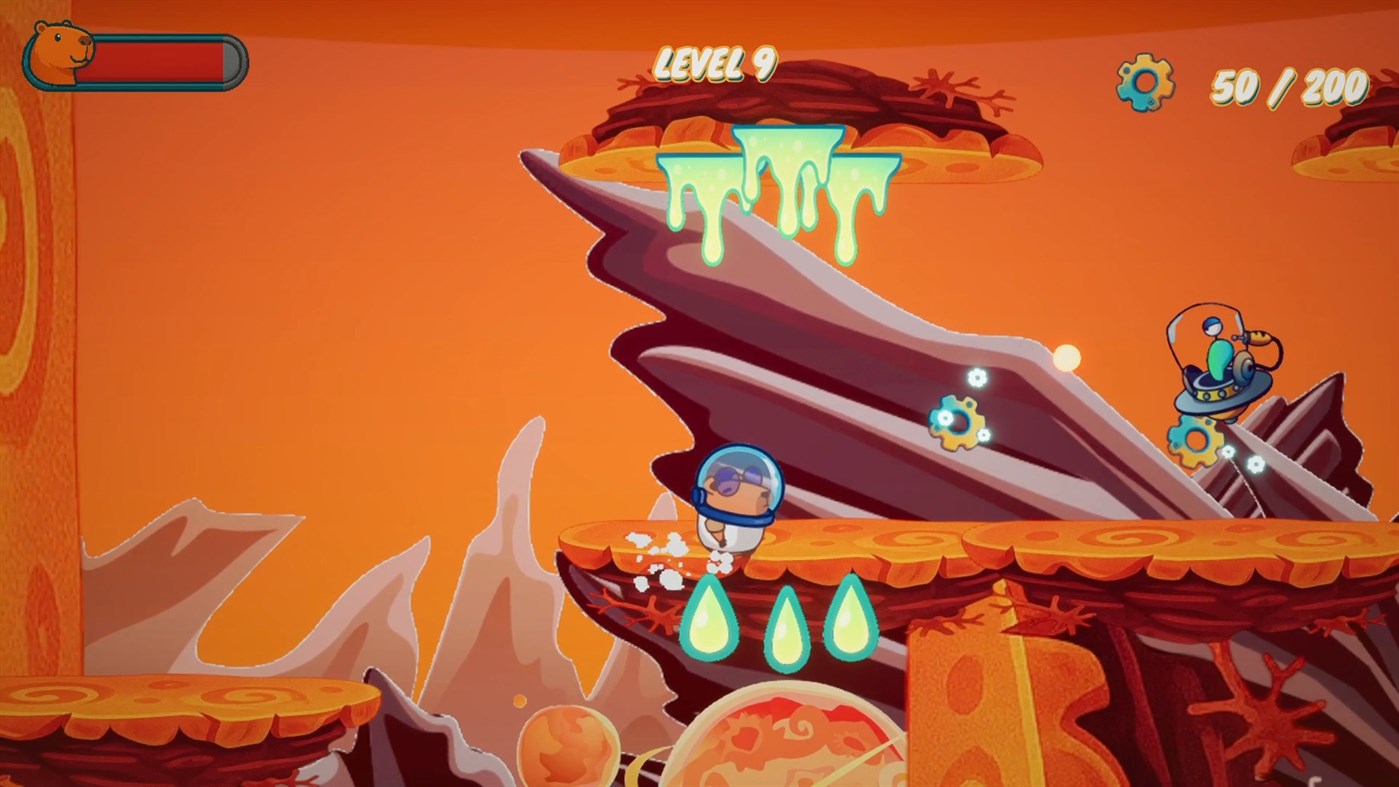Click the capybara astronaut character

click(x=736, y=500)
